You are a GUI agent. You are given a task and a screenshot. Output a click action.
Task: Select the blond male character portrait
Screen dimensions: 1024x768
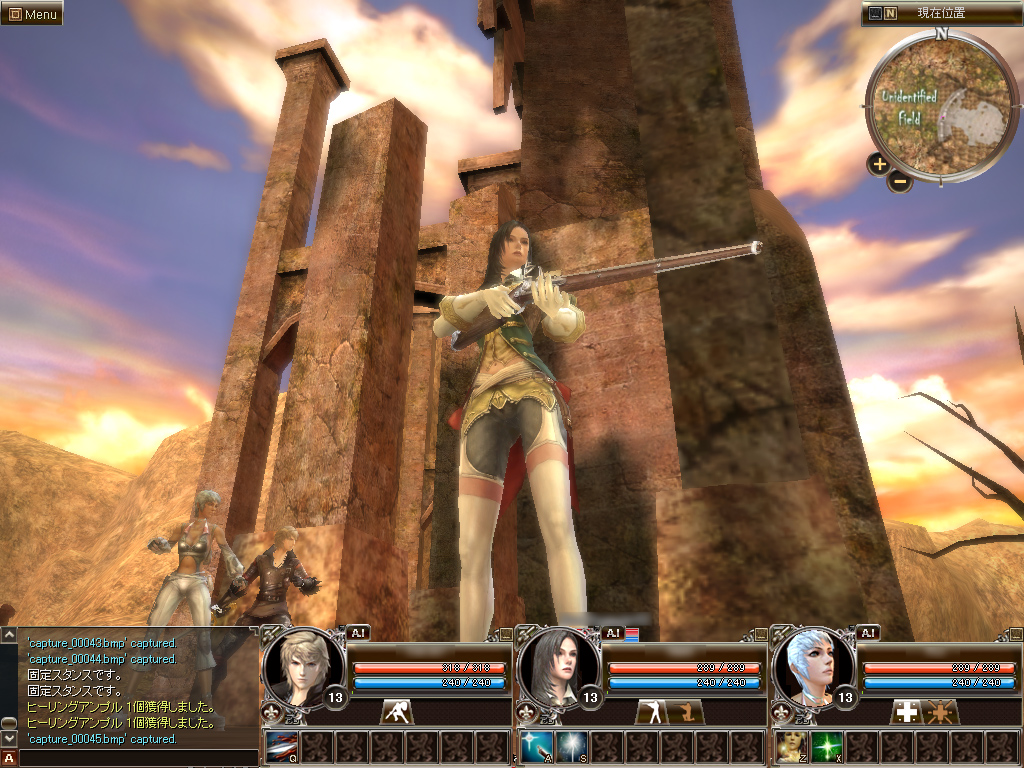click(302, 667)
